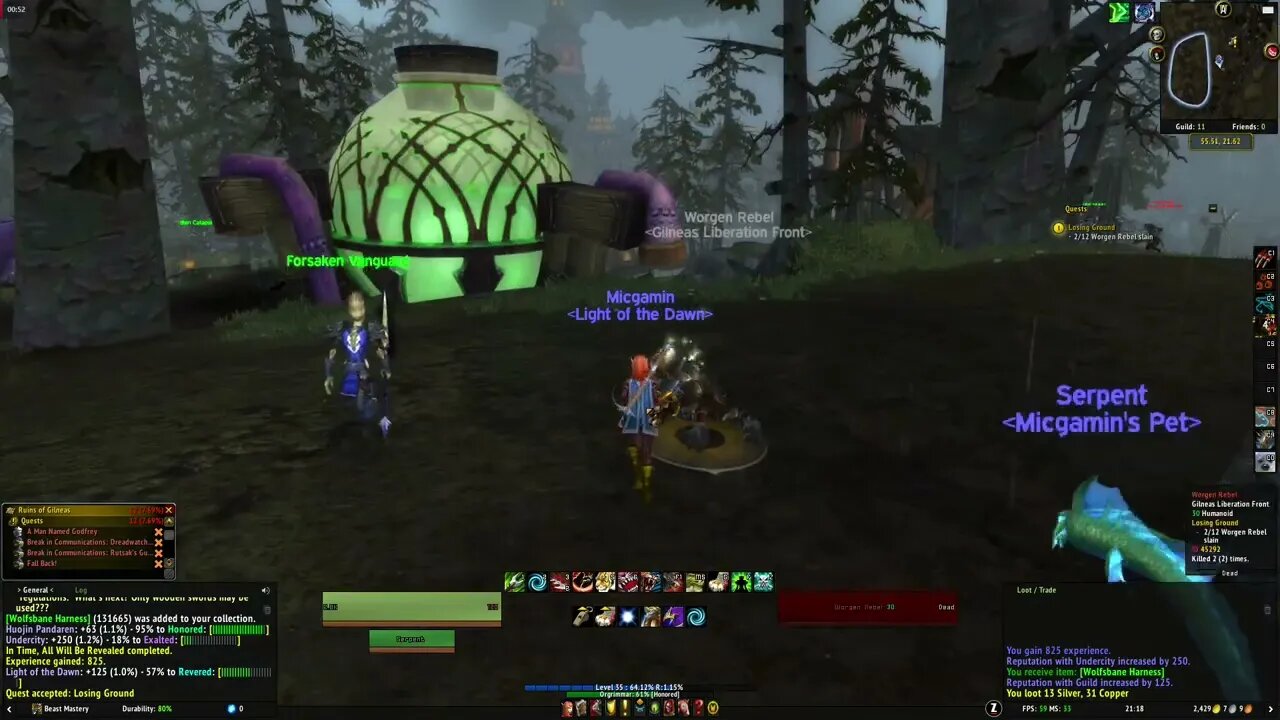Image resolution: width=1280 pixels, height=720 pixels.
Task: Select the General chat tab
Action: (34, 590)
